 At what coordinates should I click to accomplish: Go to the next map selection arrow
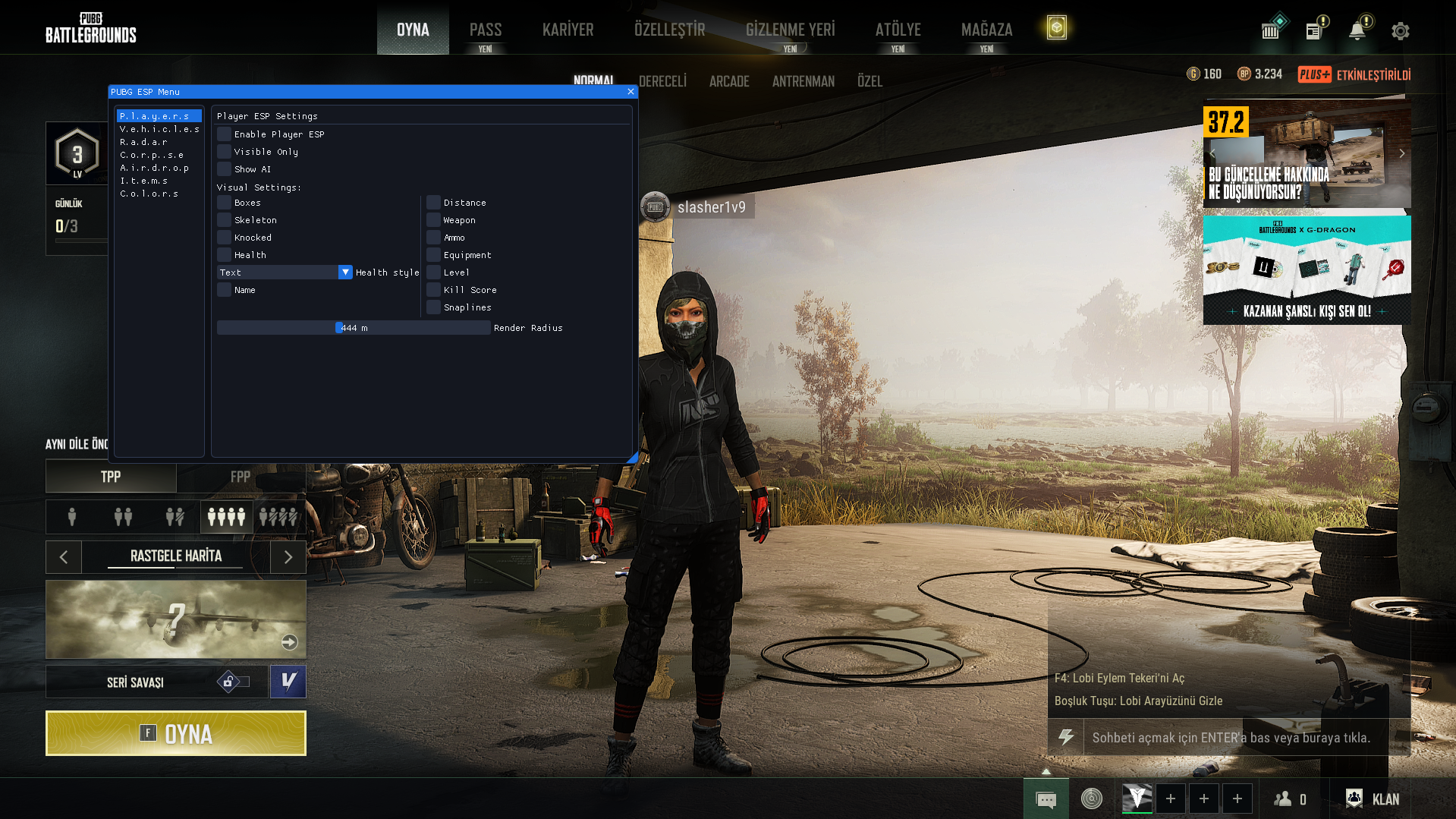[288, 557]
